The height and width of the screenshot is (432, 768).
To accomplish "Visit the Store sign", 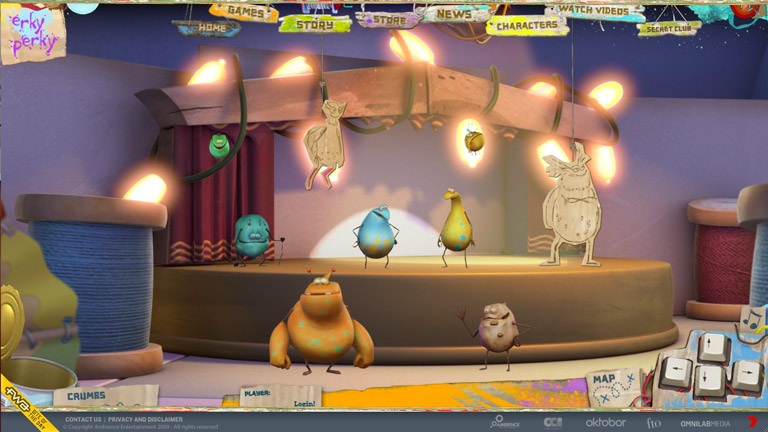I will (388, 19).
